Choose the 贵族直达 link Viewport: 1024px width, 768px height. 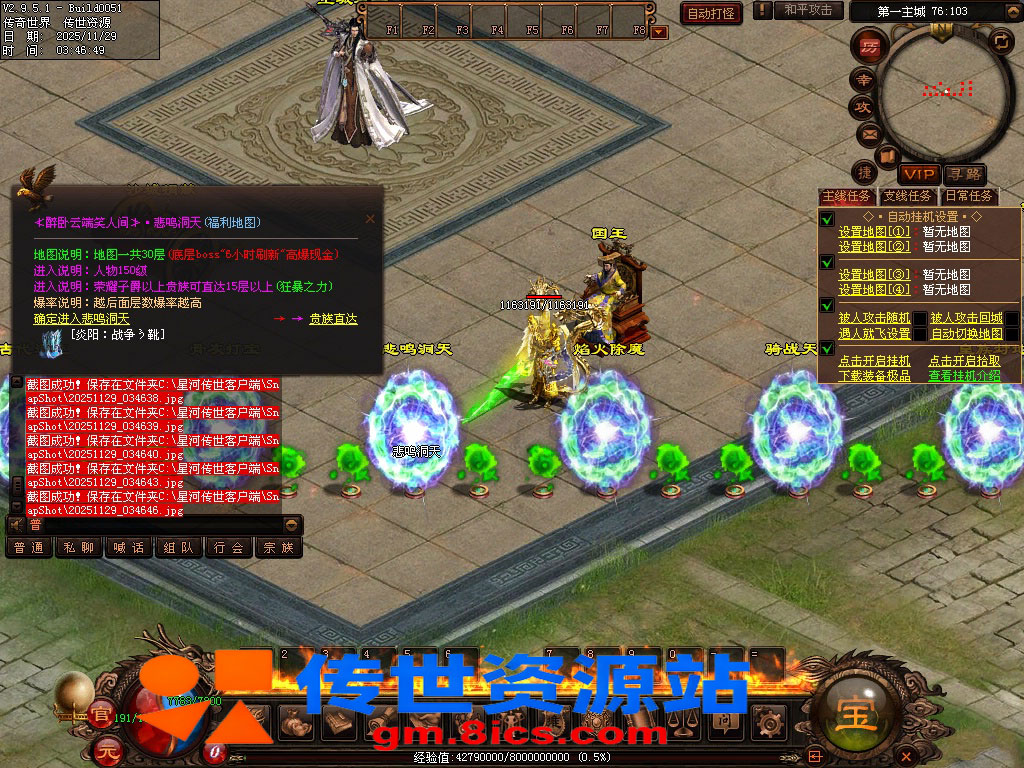tap(332, 319)
